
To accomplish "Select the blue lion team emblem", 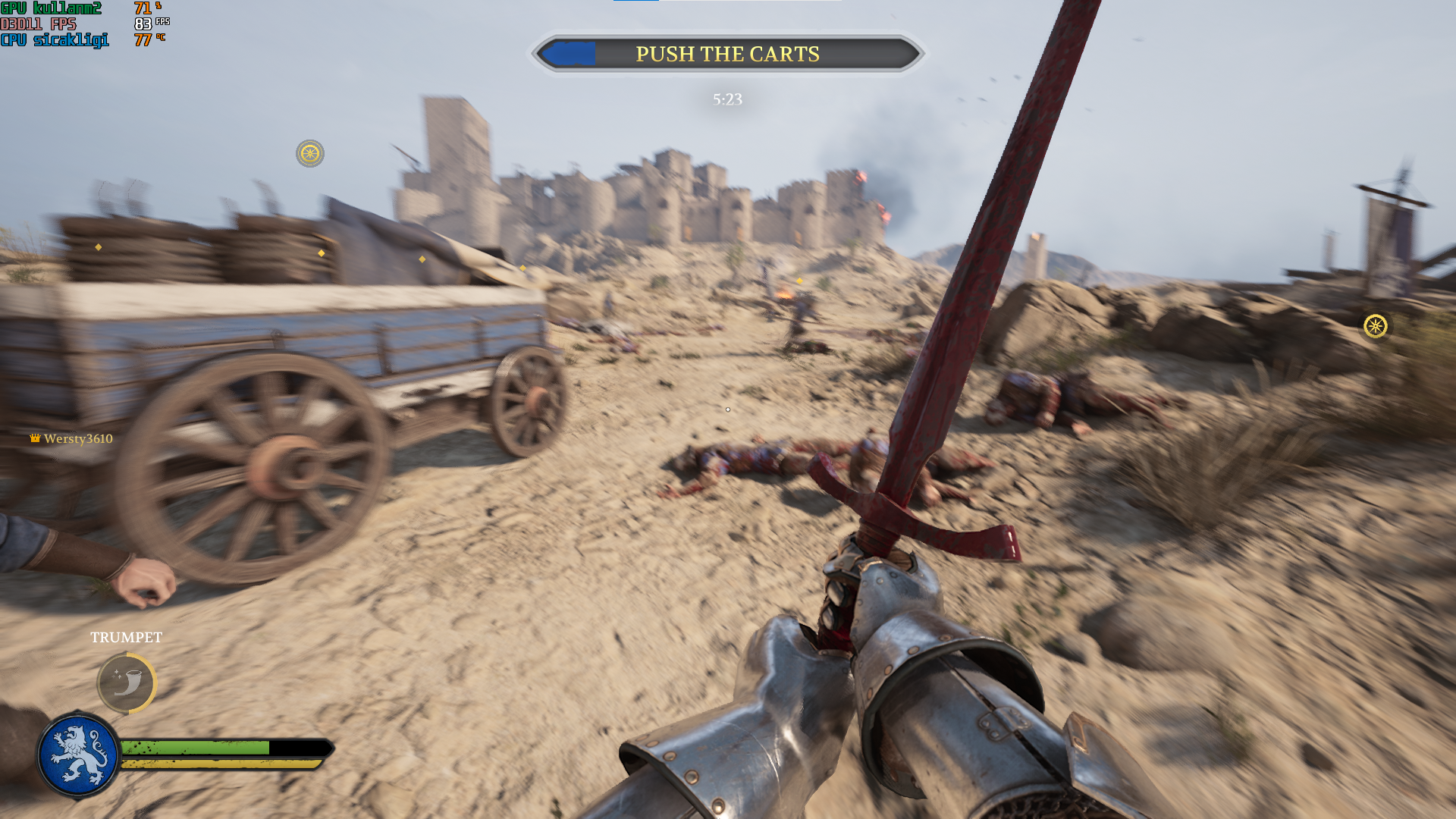I will click(x=78, y=755).
